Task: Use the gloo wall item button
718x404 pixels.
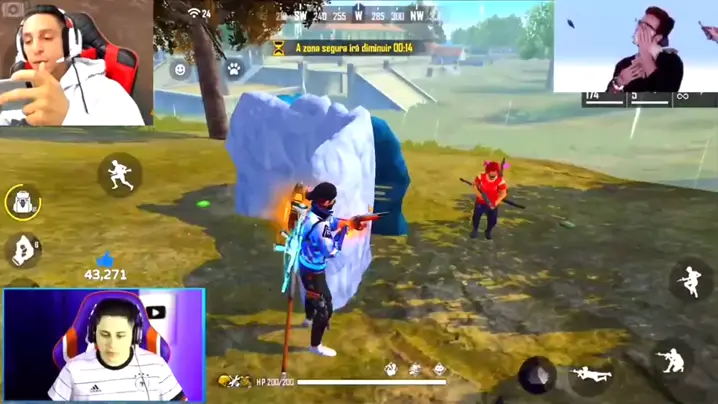Action: 22,250
